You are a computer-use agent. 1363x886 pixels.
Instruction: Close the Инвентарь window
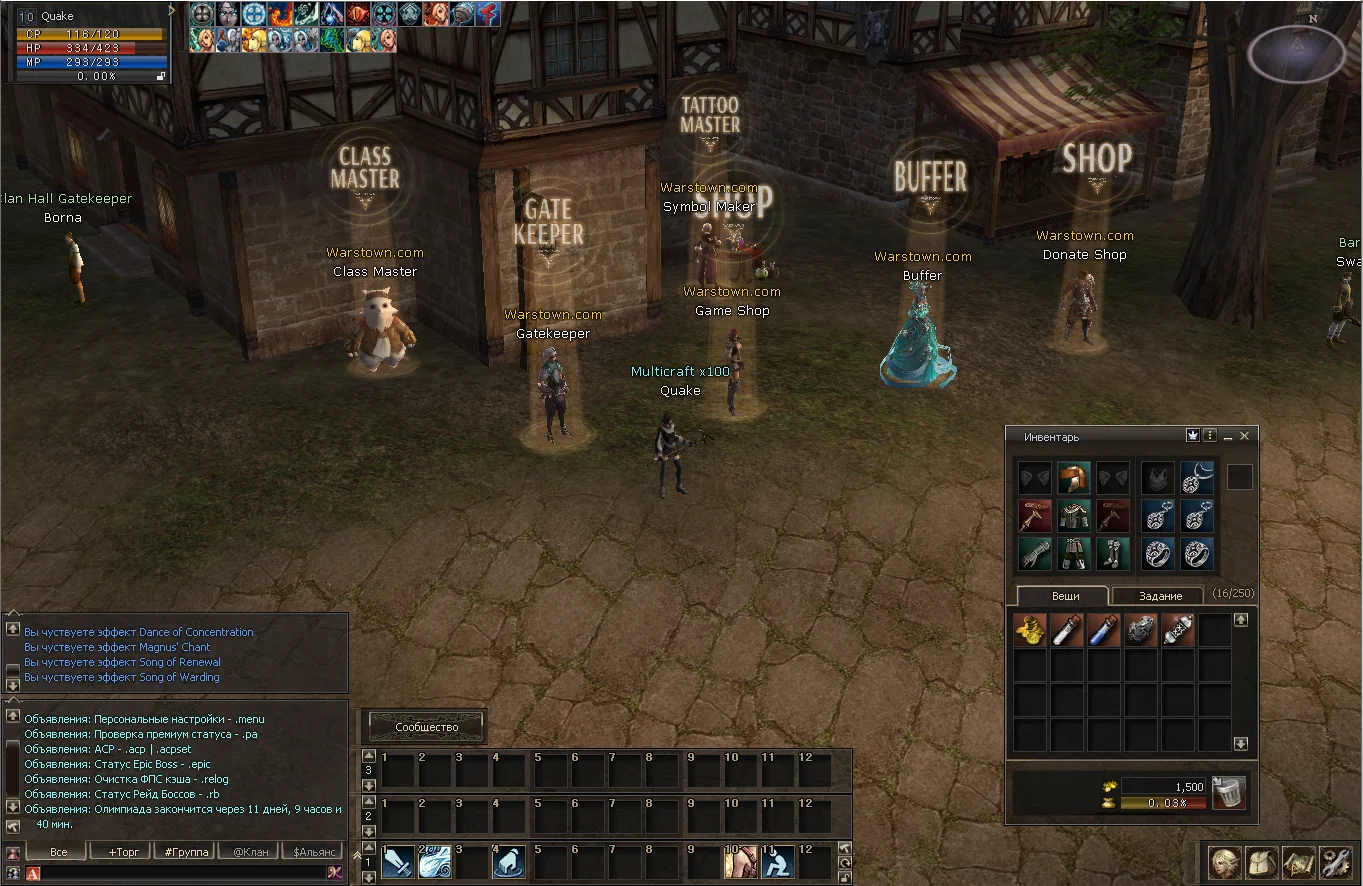(x=1244, y=436)
